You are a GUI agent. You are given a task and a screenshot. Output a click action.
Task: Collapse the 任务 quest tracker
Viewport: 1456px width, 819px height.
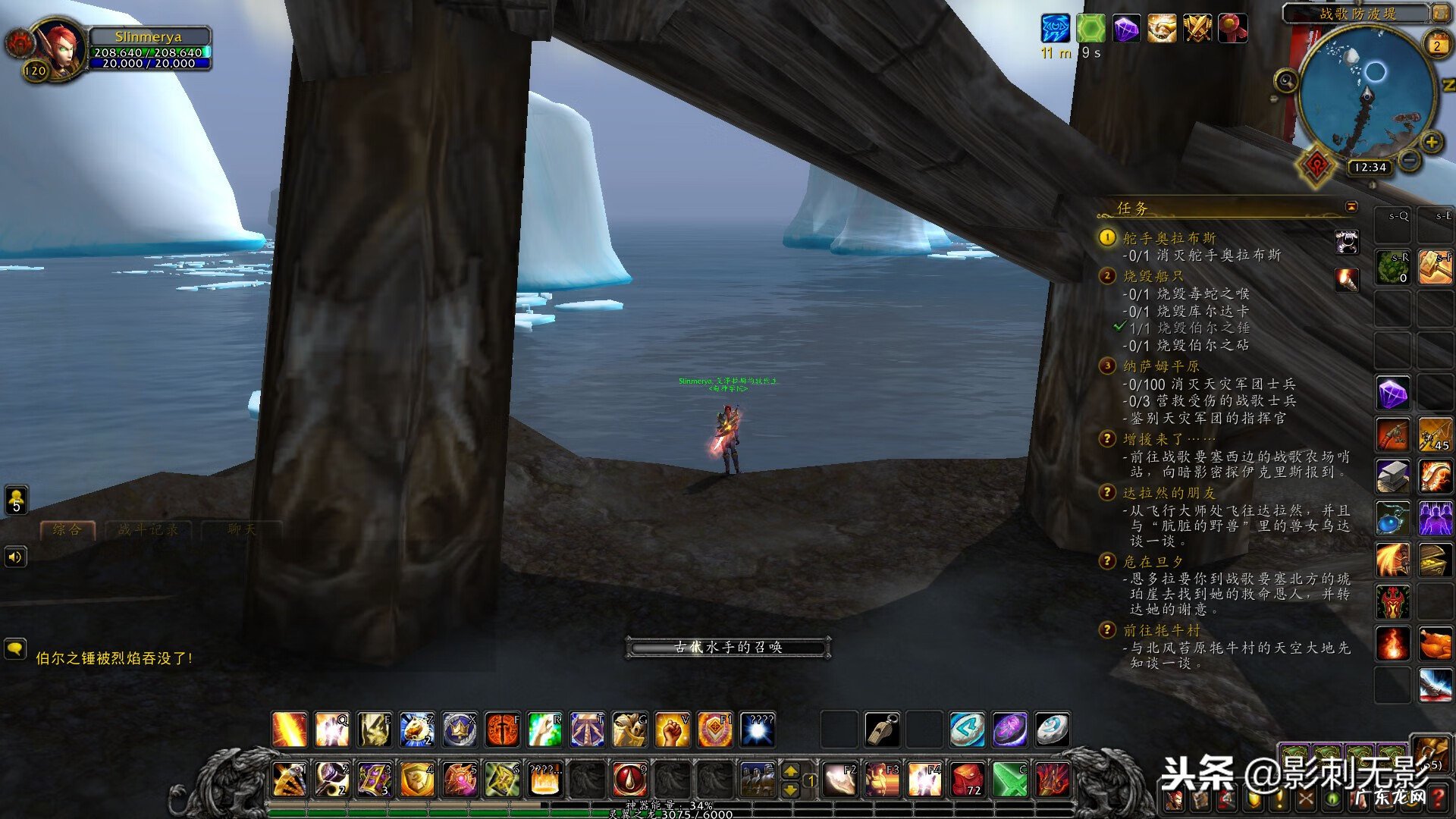click(1351, 207)
